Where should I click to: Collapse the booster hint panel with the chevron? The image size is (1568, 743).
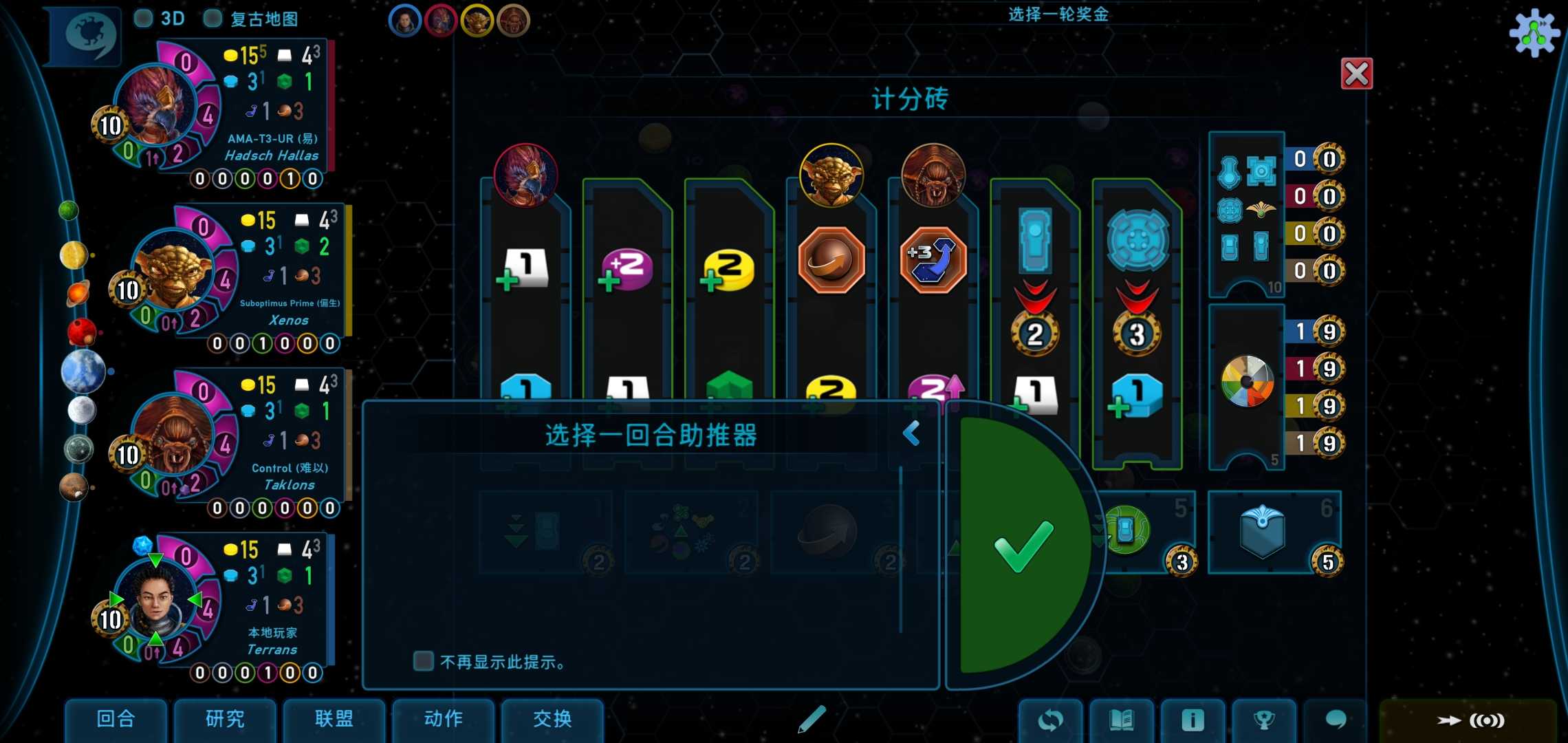(x=913, y=433)
